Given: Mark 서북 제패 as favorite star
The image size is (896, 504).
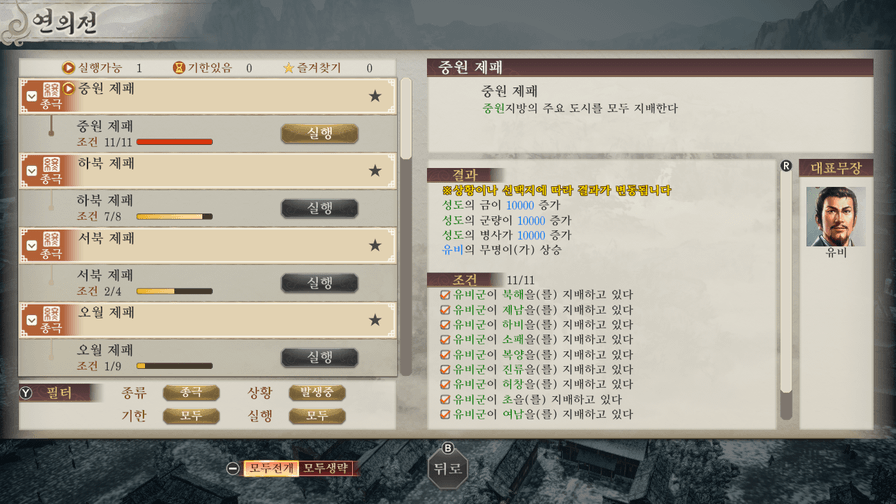Looking at the screenshot, I should tap(375, 245).
